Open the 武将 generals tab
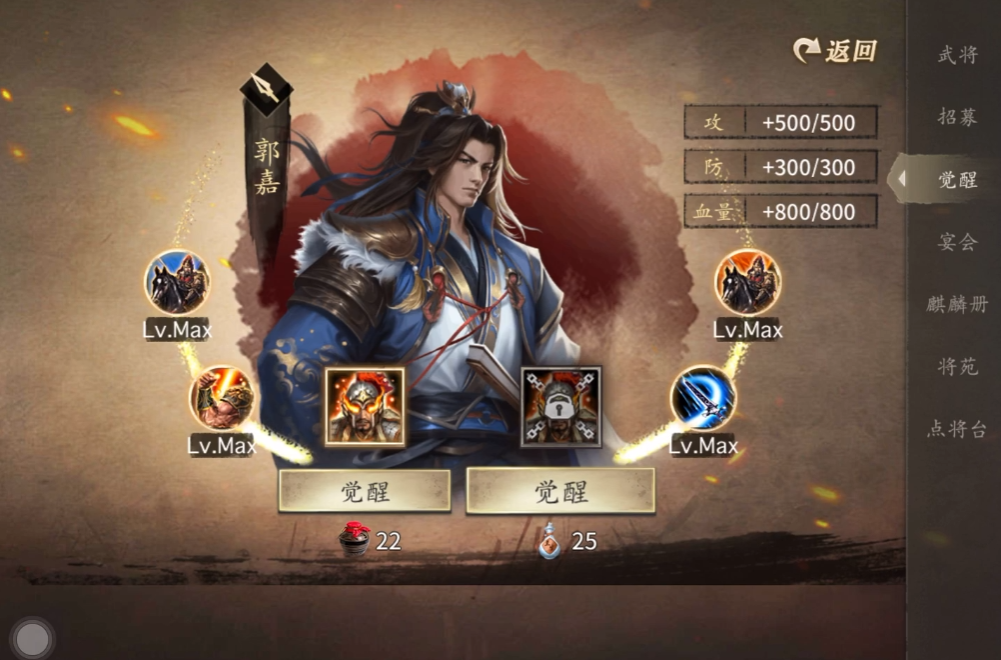Viewport: 1001px width, 660px height. pos(957,55)
